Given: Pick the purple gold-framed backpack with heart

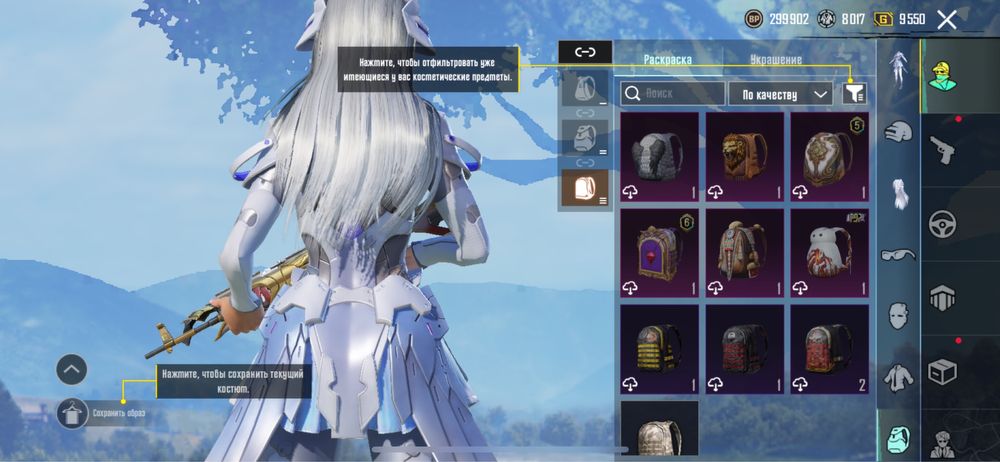Looking at the screenshot, I should tap(659, 252).
